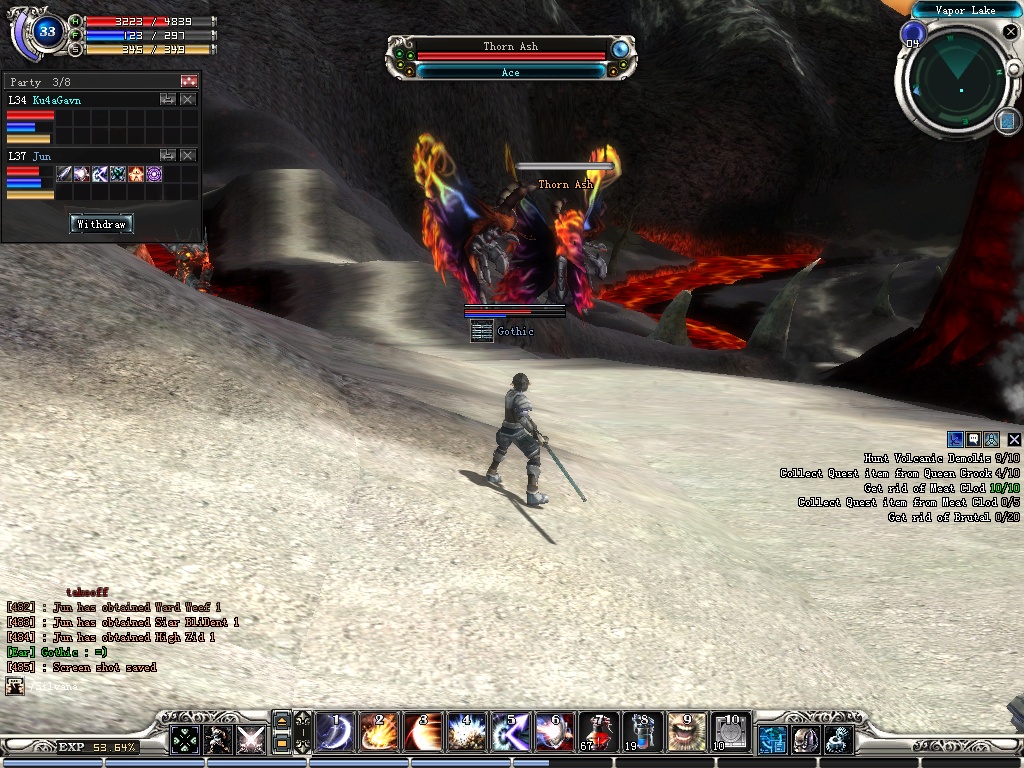The width and height of the screenshot is (1024, 768).
Task: Use the fiery burst skill in slot 2
Action: click(x=378, y=733)
